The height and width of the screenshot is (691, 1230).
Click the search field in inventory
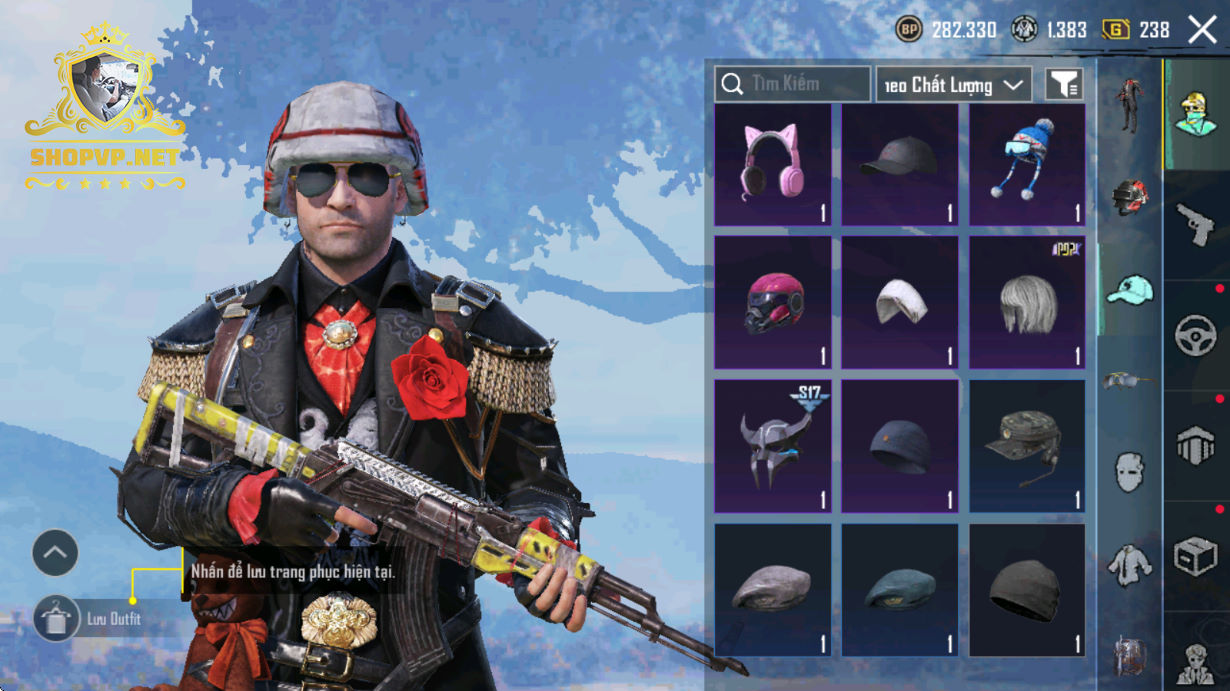(793, 84)
